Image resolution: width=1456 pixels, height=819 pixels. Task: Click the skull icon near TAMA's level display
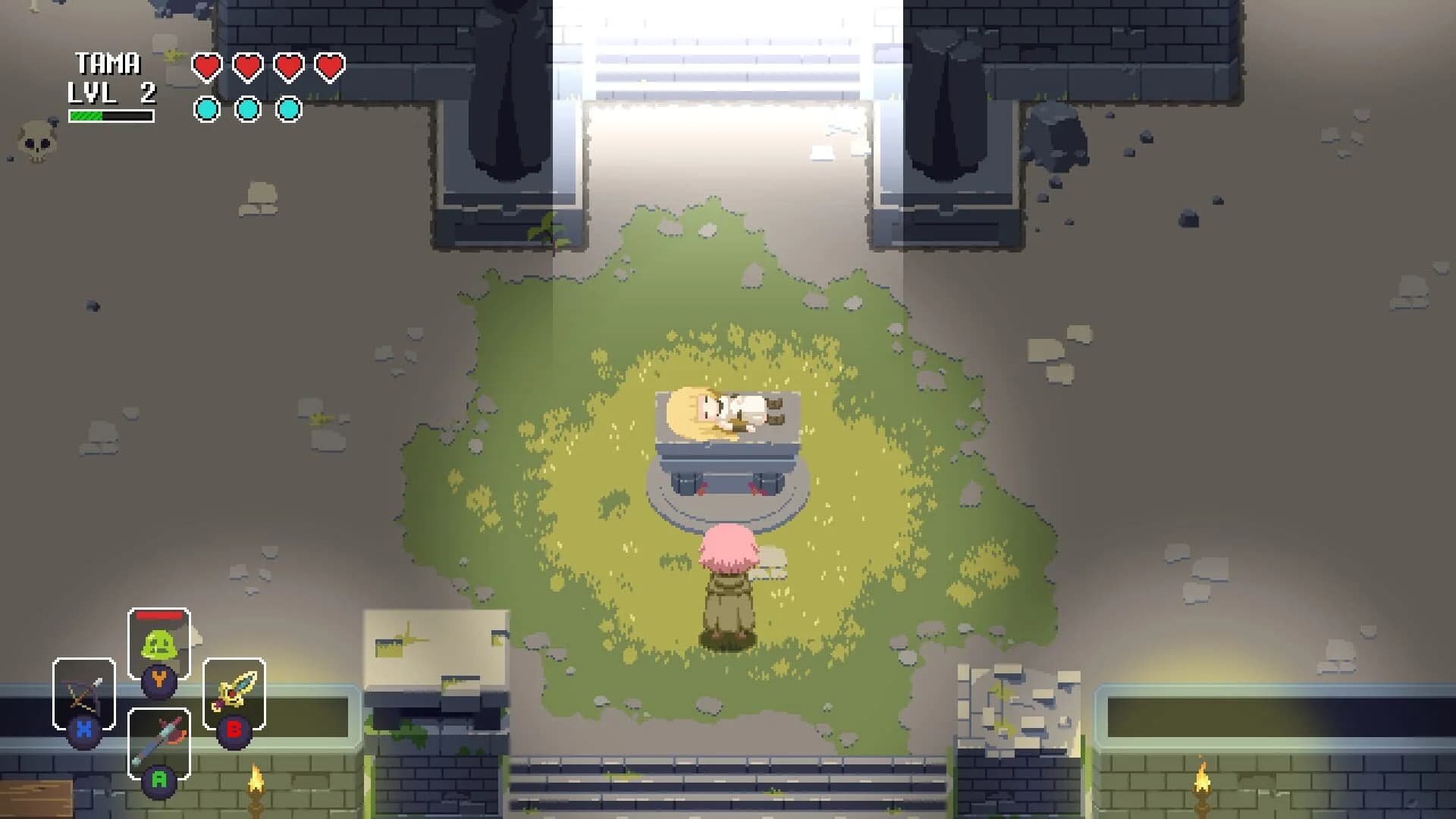tap(36, 140)
